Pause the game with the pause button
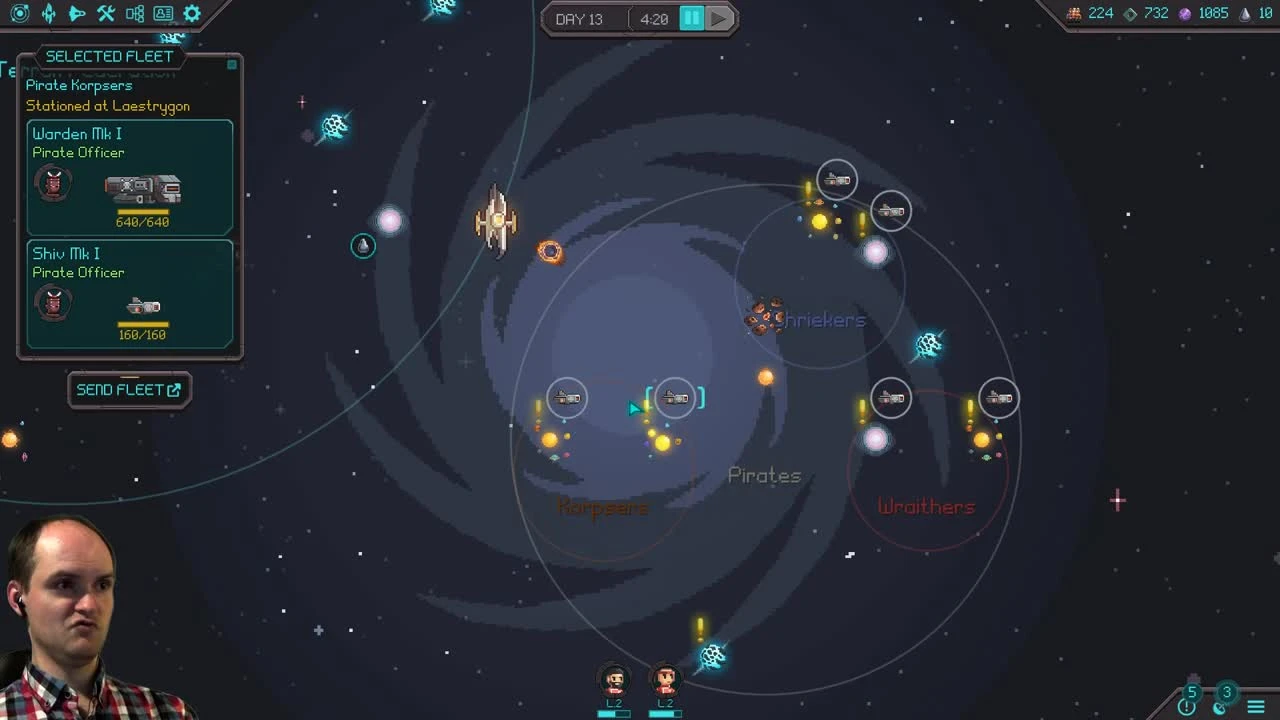Screen dimensions: 1280x720 point(692,17)
